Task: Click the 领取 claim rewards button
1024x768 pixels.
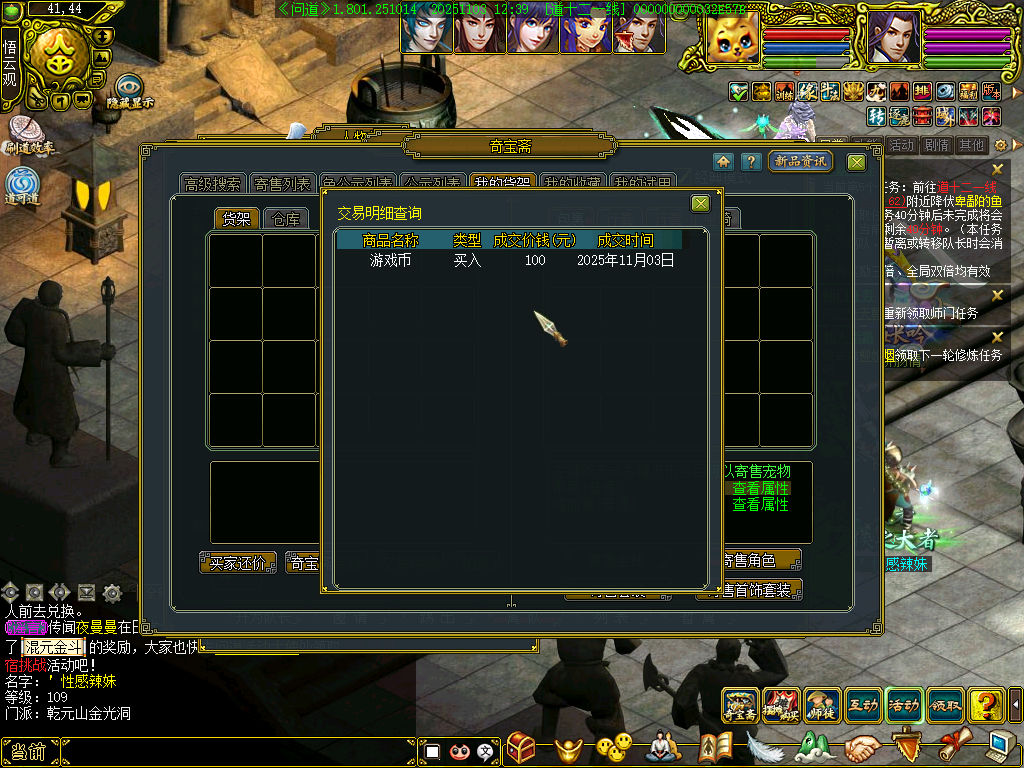Action: pyautogui.click(x=945, y=705)
